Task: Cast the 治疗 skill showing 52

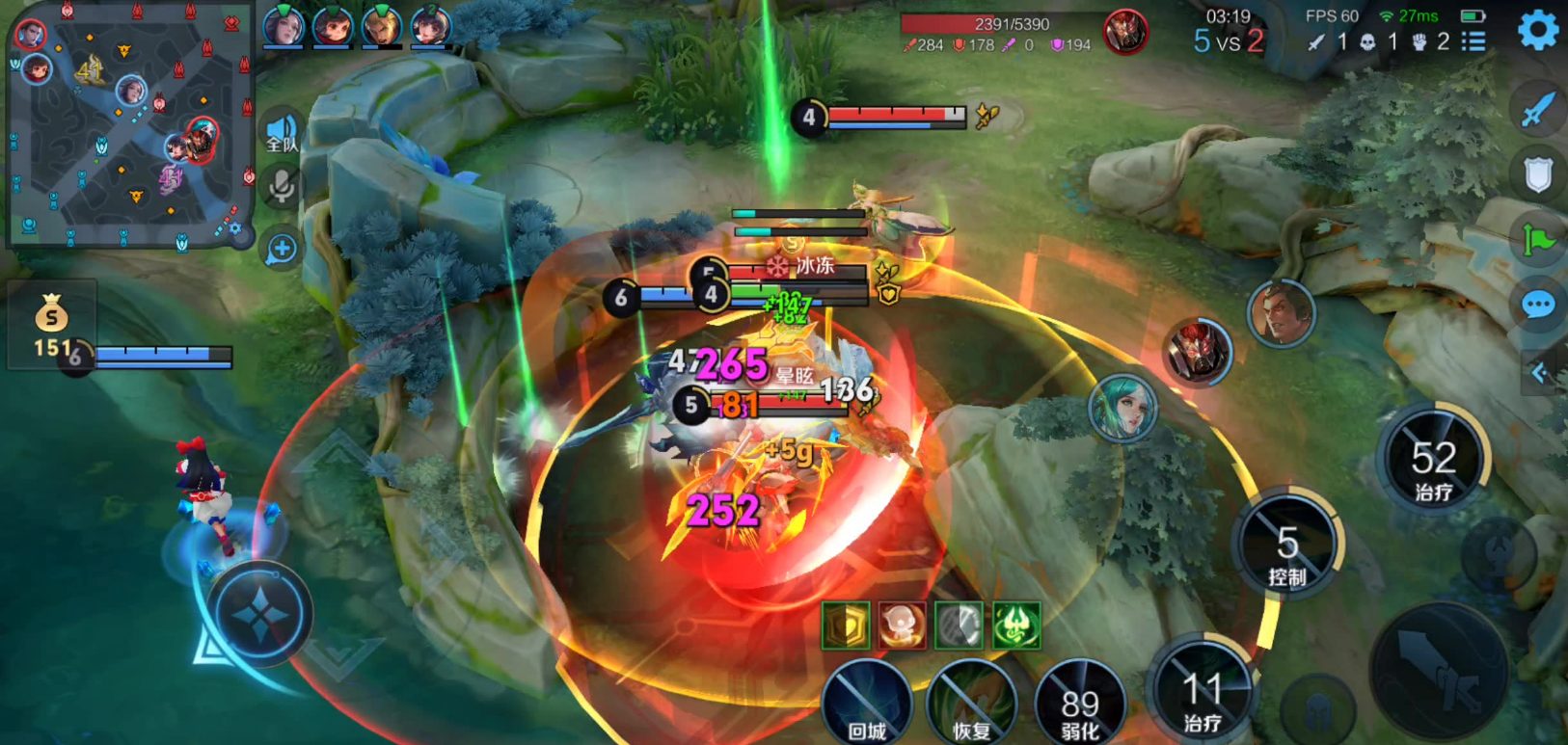Action: click(1433, 461)
